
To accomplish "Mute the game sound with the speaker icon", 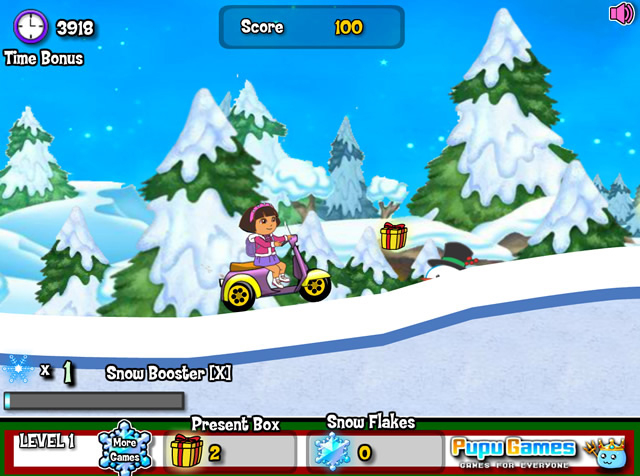I will (x=621, y=14).
